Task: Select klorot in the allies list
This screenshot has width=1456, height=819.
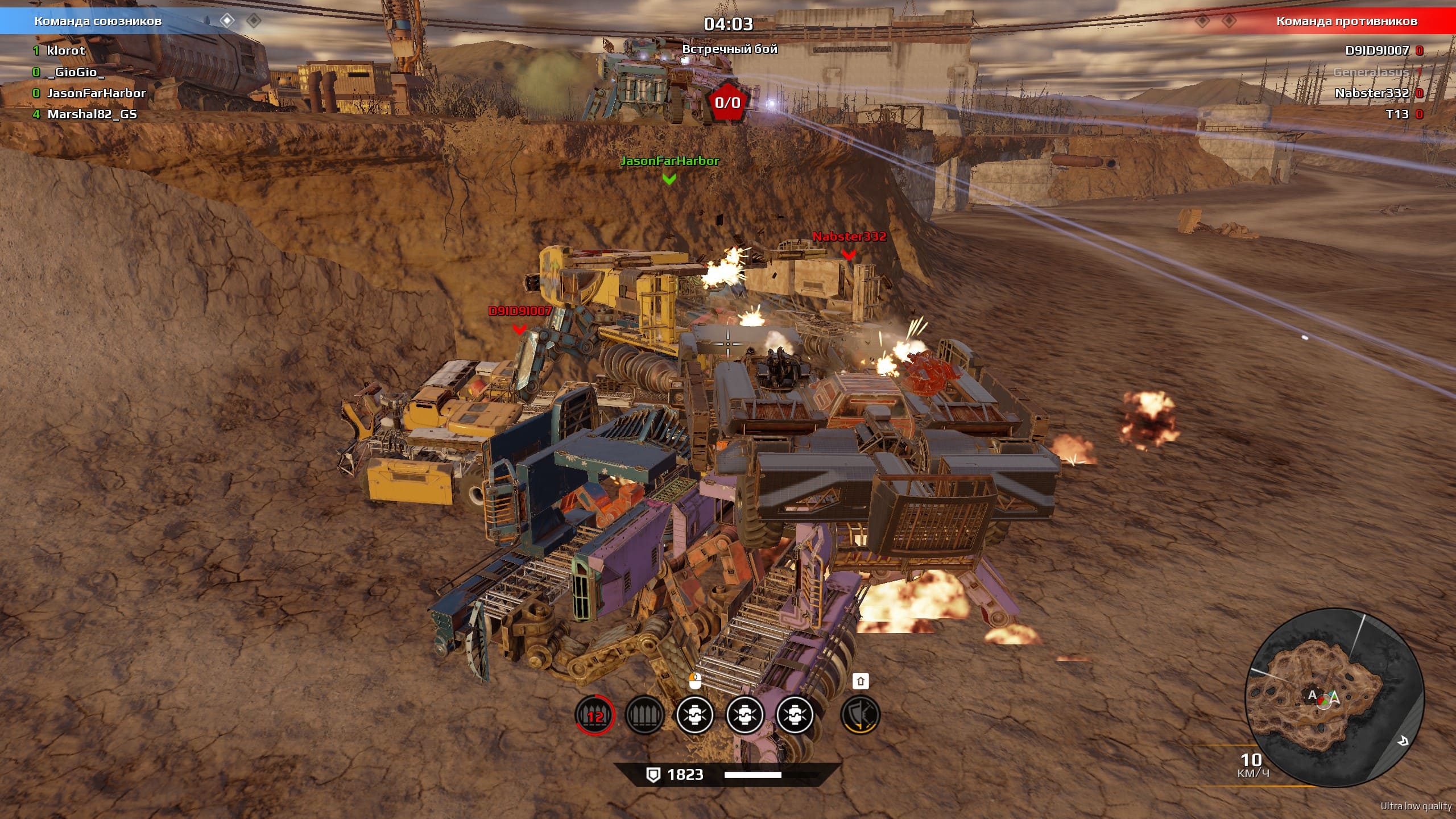Action: [65, 51]
